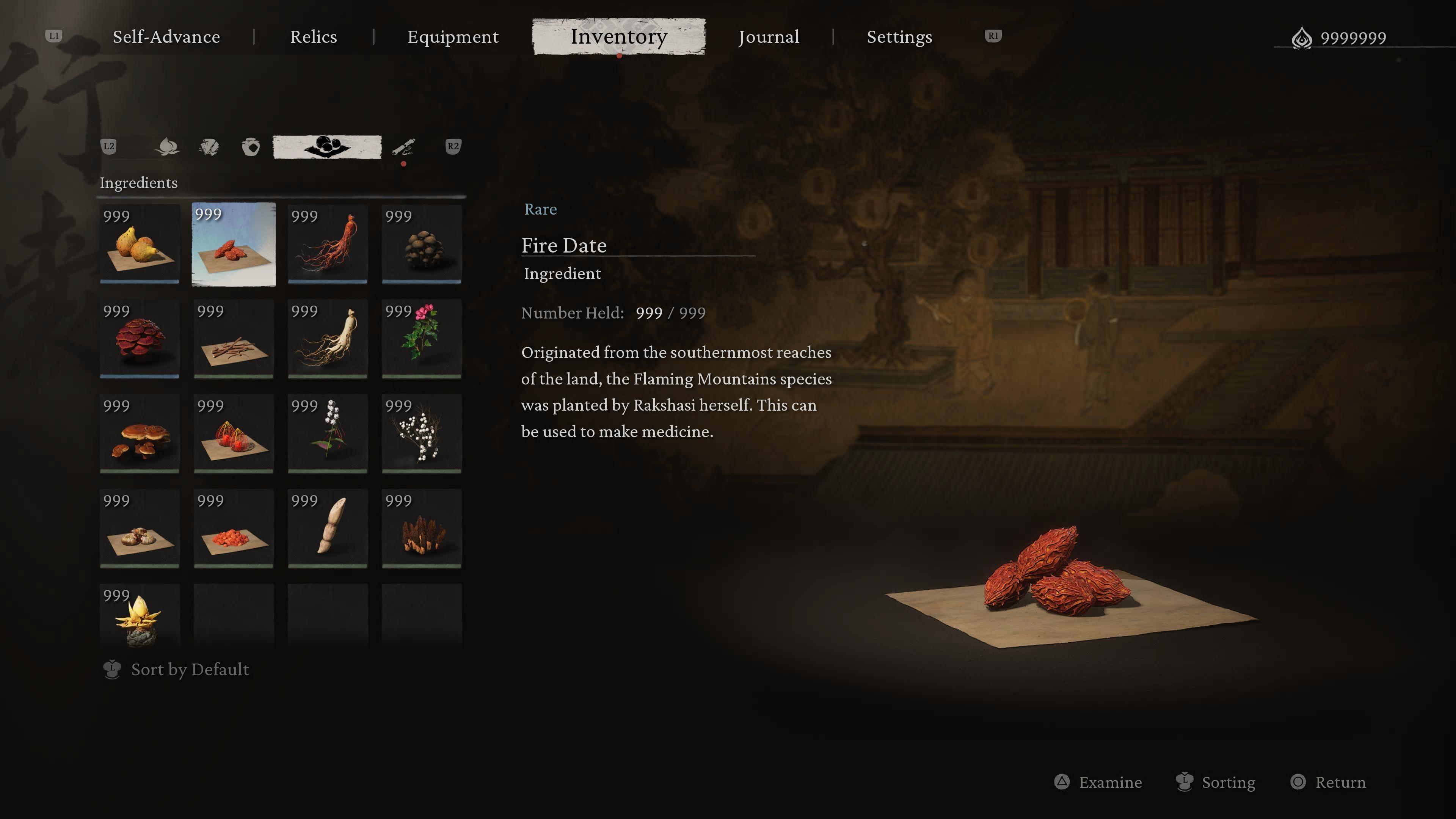Select the red ginseng root slot

click(x=327, y=244)
